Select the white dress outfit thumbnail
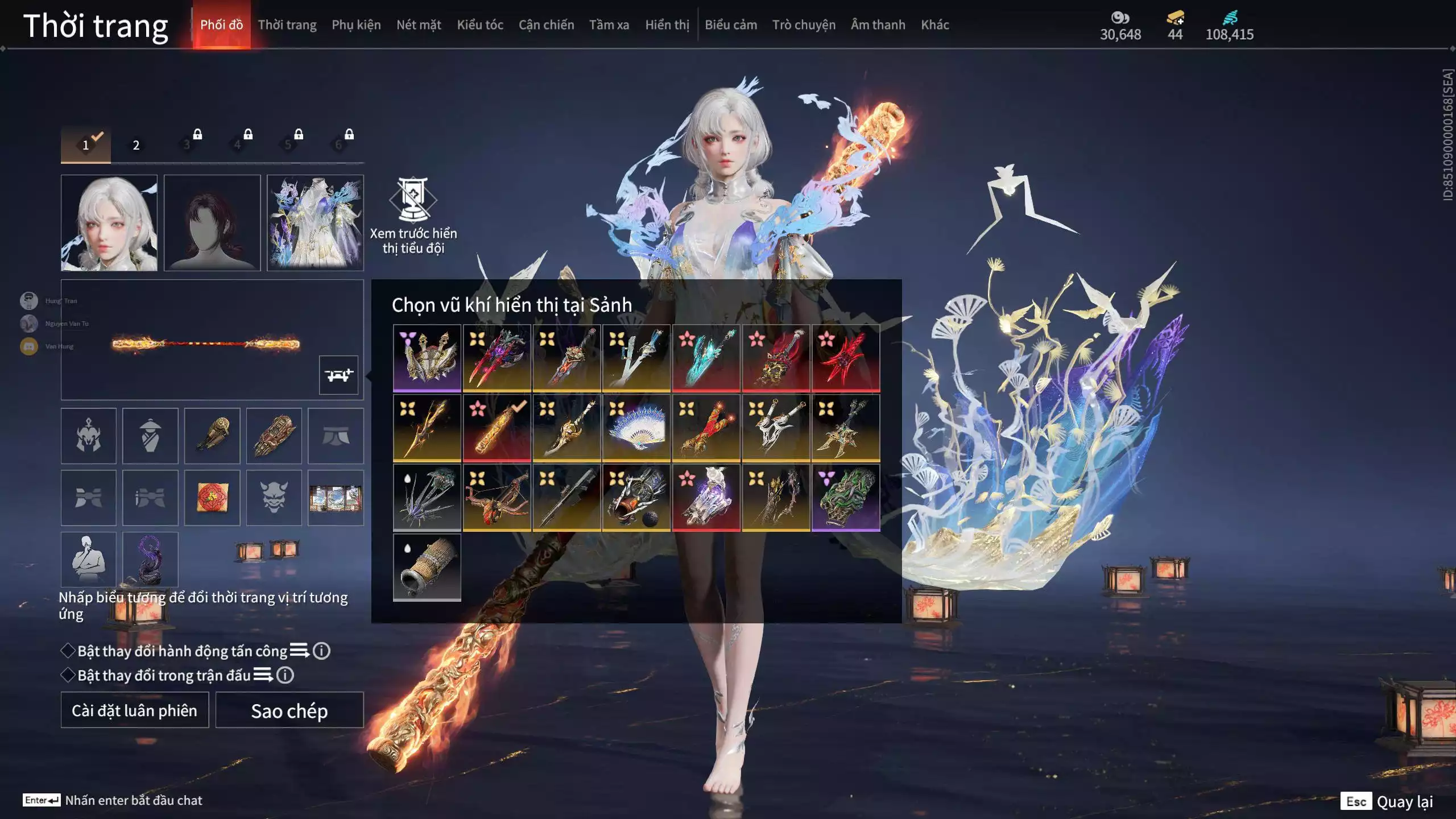The image size is (1456, 819). pos(315,222)
